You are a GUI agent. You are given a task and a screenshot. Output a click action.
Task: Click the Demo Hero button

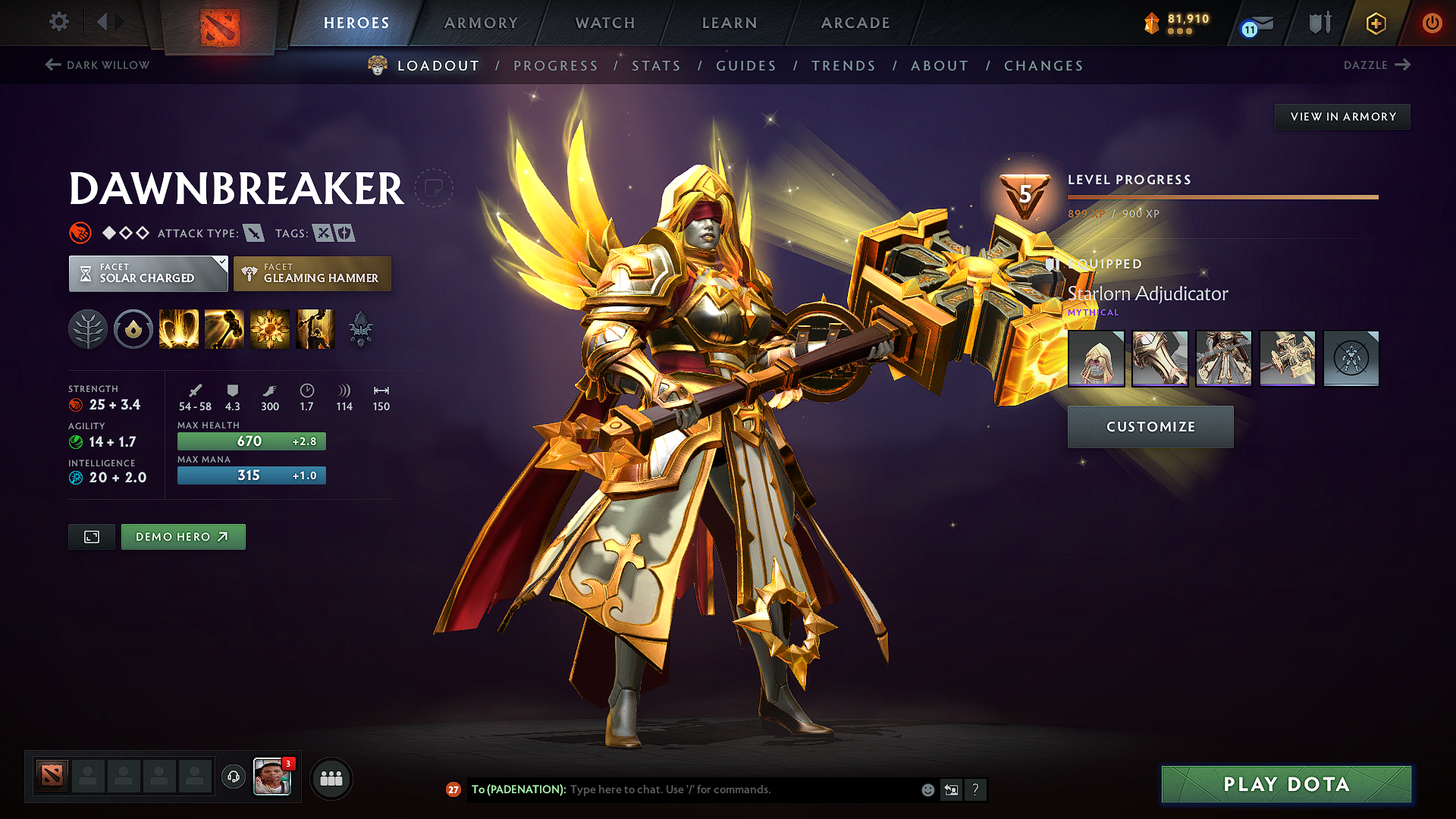[183, 536]
